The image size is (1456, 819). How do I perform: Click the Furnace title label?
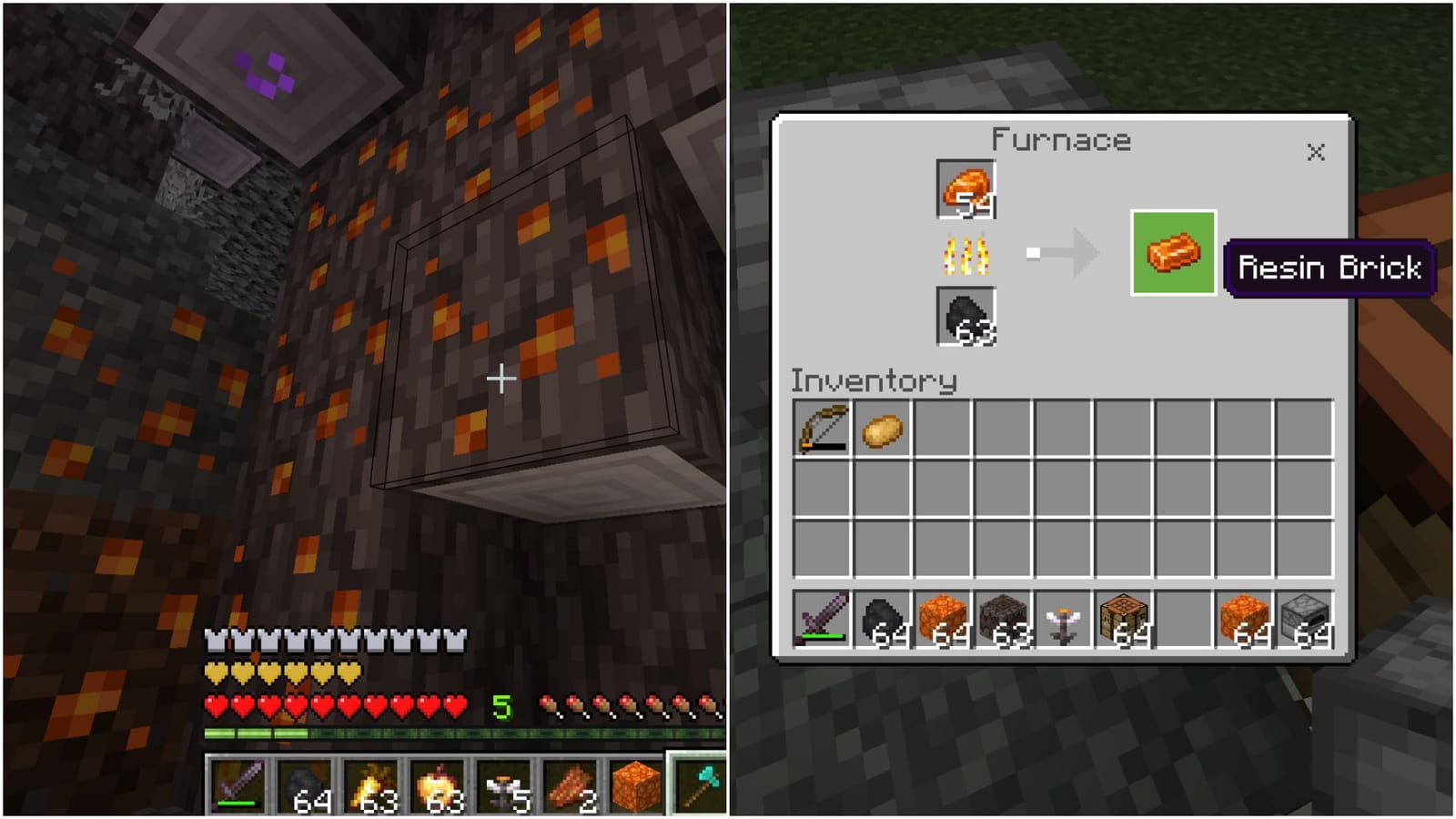pyautogui.click(x=1060, y=140)
